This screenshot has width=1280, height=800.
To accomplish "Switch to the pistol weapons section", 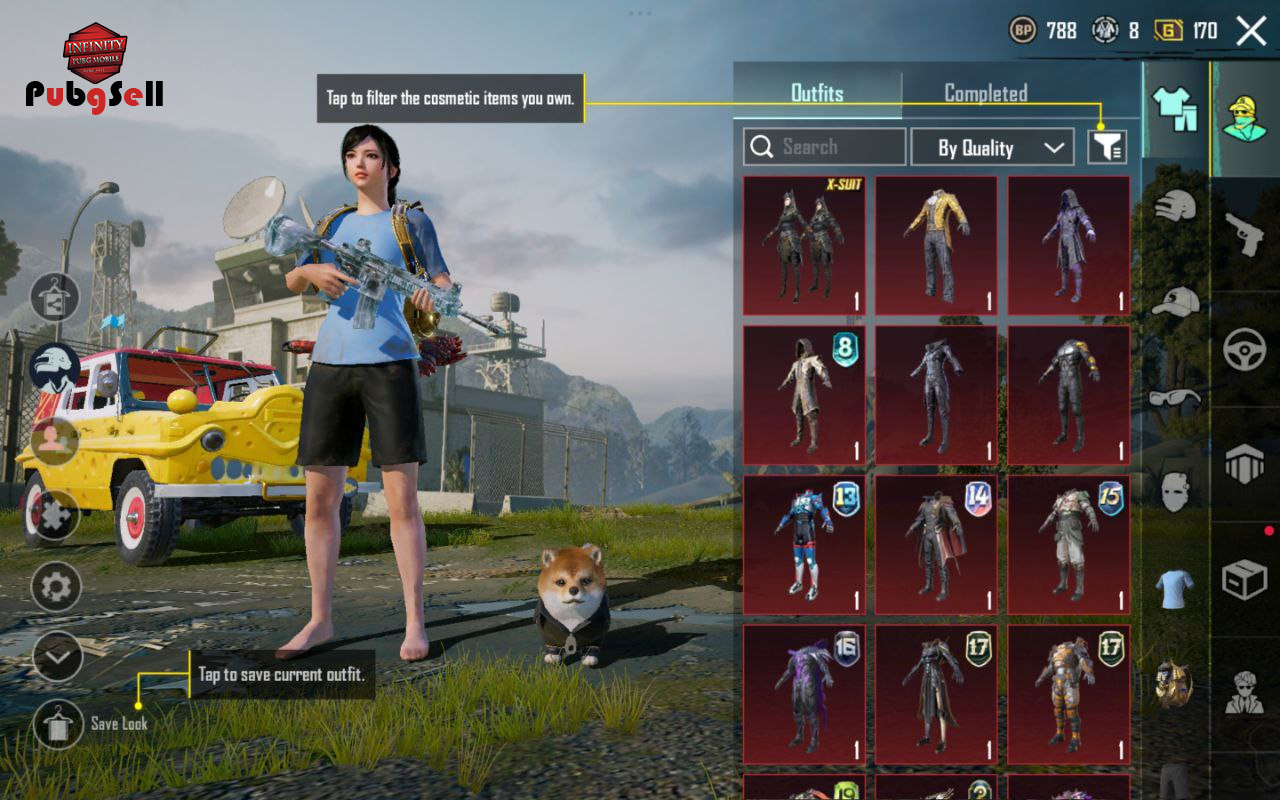I will click(x=1245, y=234).
